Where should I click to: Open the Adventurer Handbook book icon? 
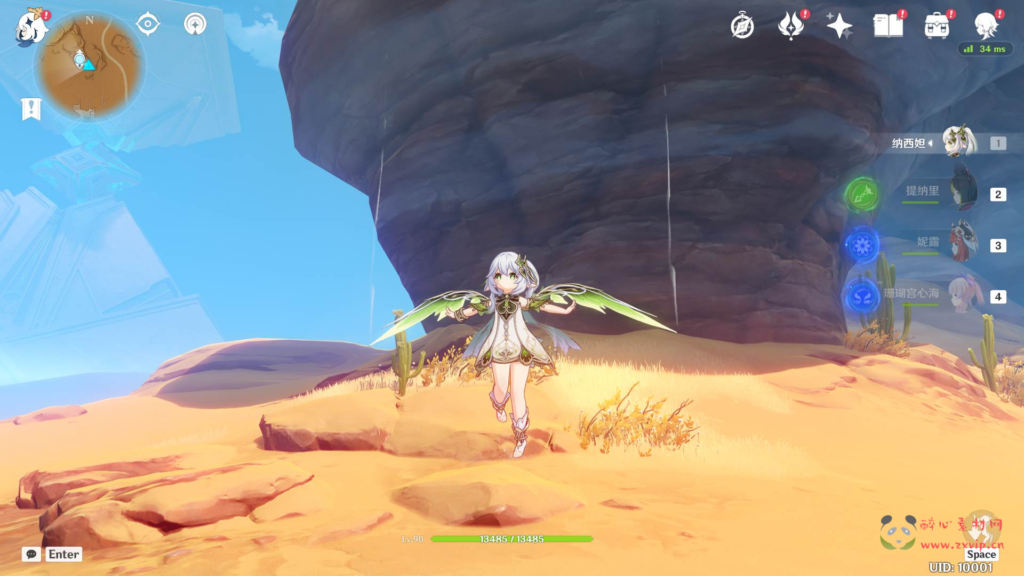[888, 26]
